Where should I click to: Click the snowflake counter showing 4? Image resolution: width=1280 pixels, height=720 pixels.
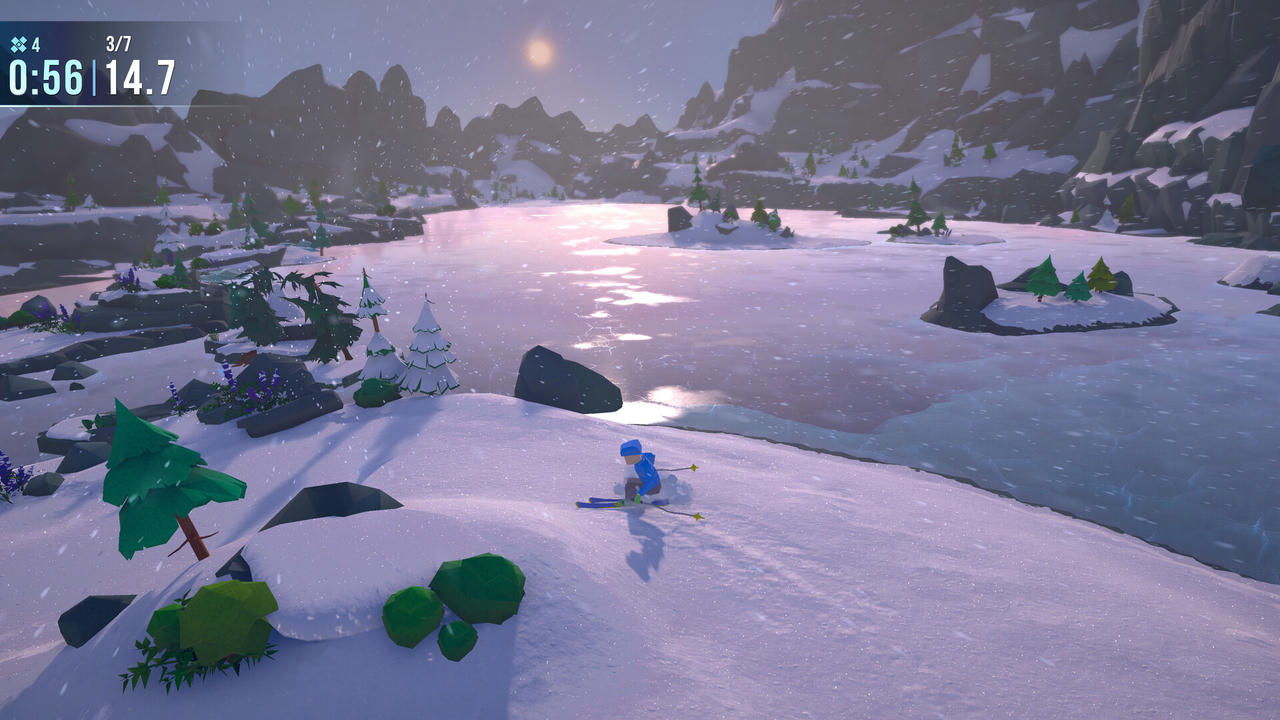tap(36, 42)
